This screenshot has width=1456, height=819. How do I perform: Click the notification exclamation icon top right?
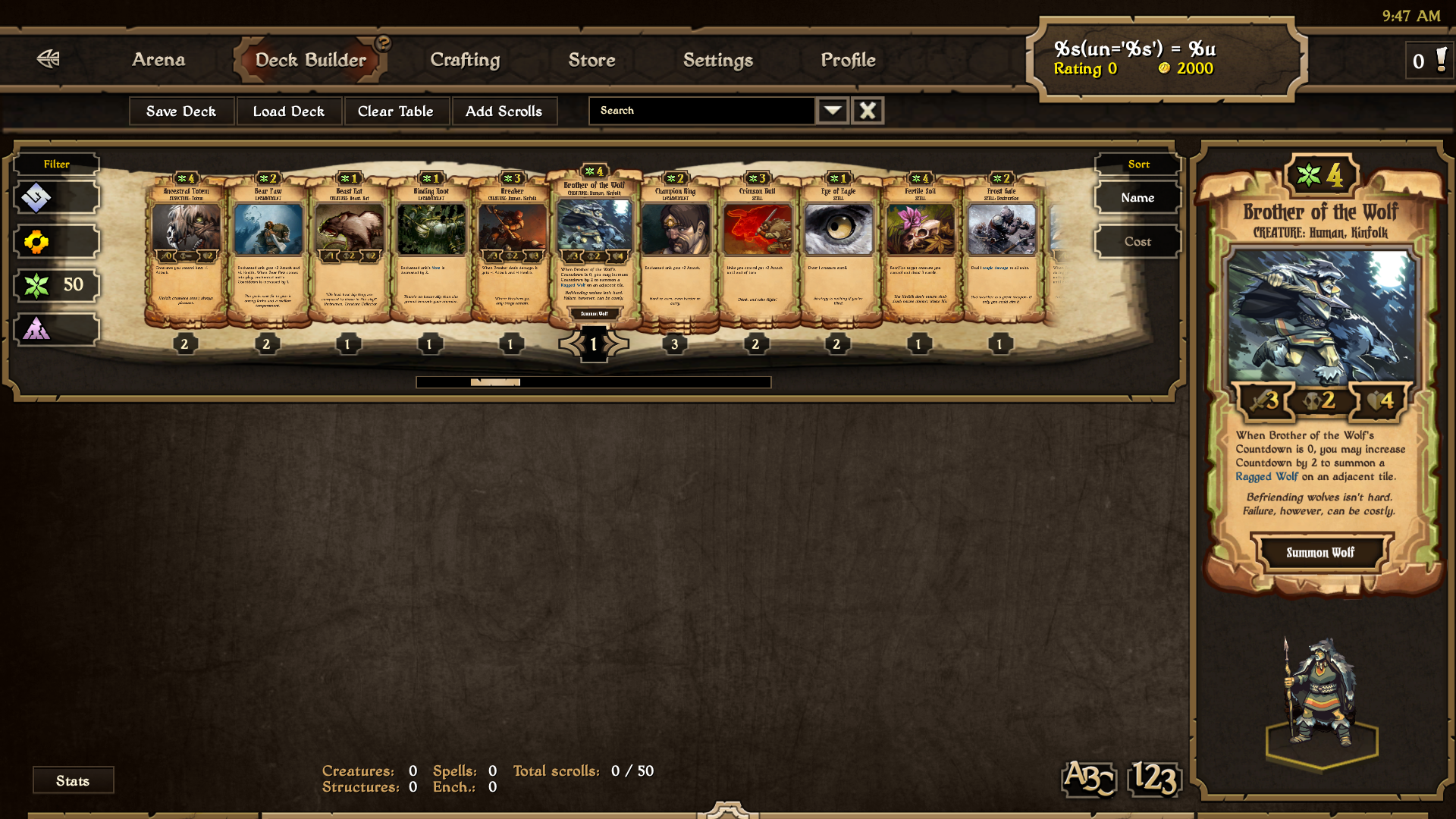(x=1439, y=61)
